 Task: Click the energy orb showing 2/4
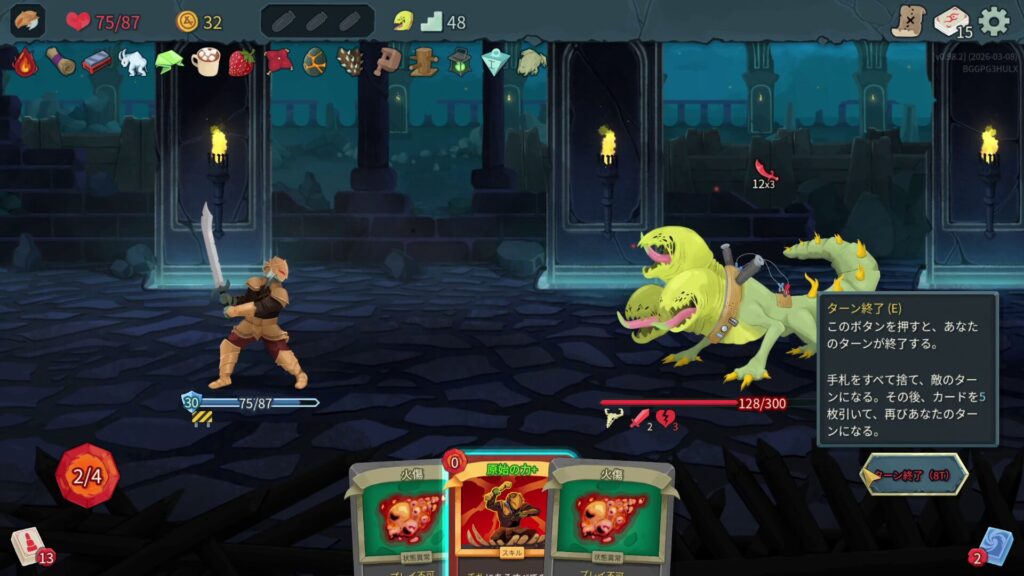pos(88,475)
